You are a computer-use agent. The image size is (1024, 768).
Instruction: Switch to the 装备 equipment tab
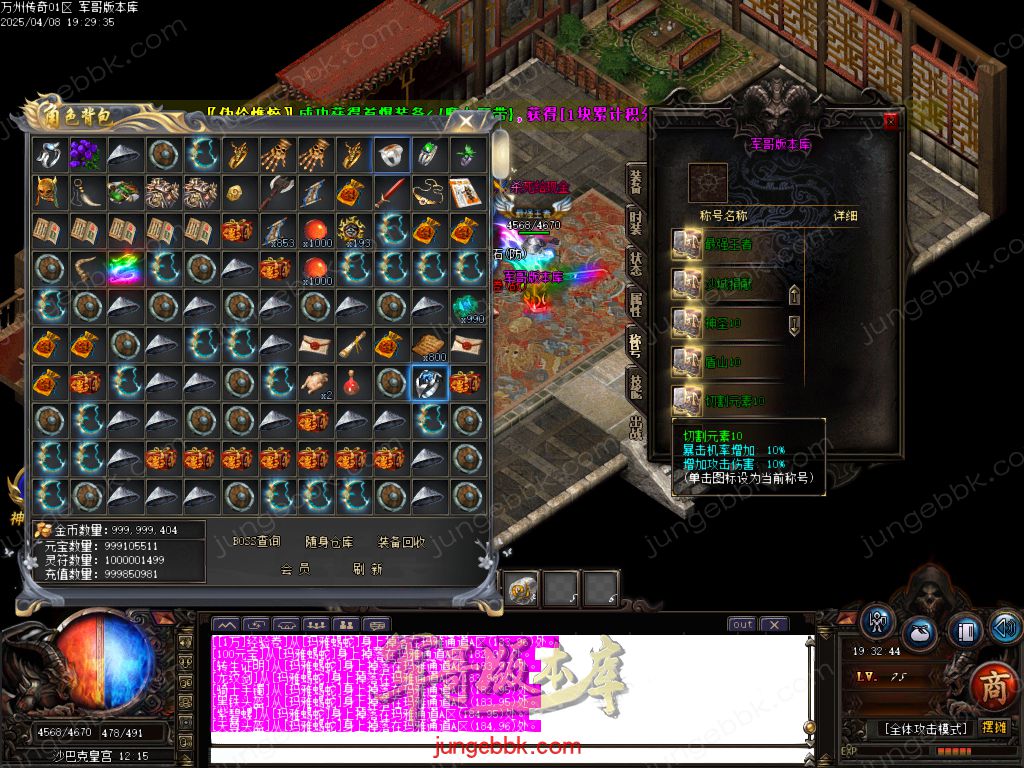click(636, 182)
